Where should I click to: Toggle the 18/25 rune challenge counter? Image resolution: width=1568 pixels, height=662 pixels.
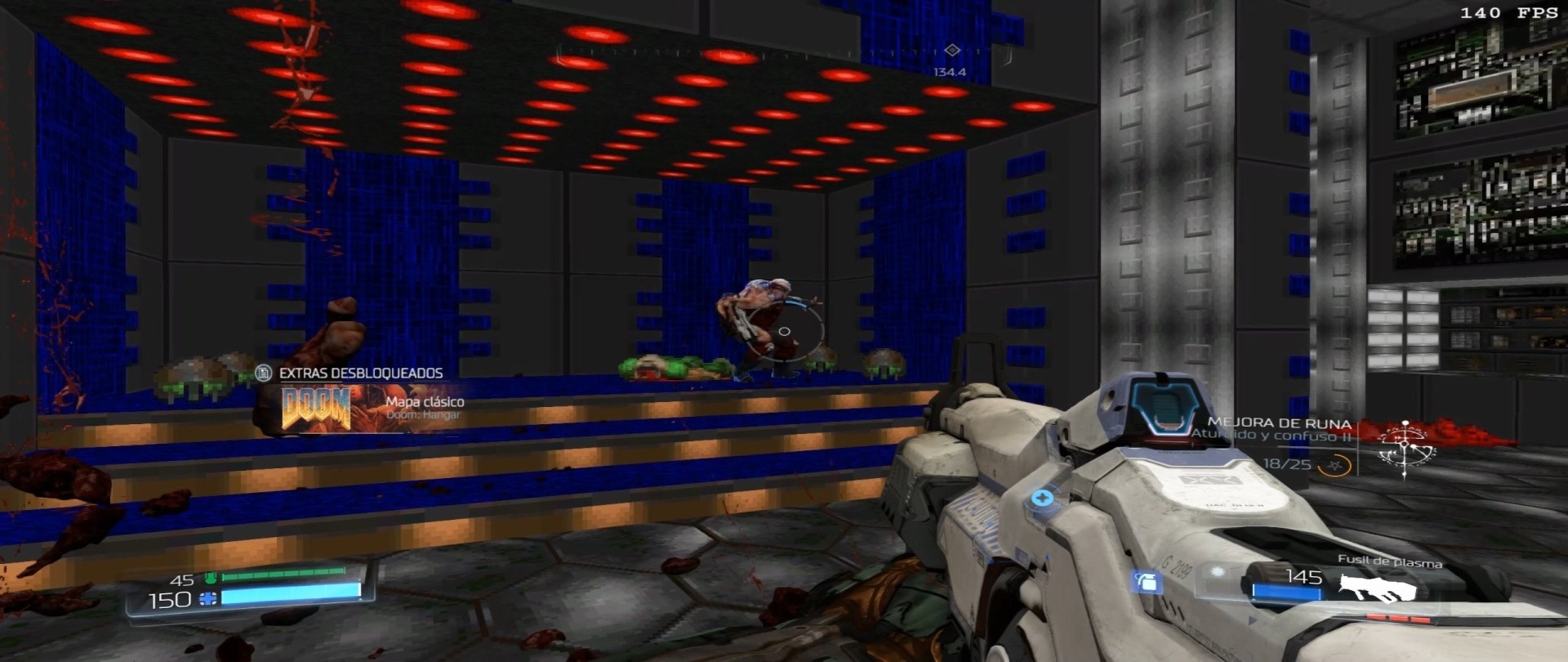coord(1287,464)
